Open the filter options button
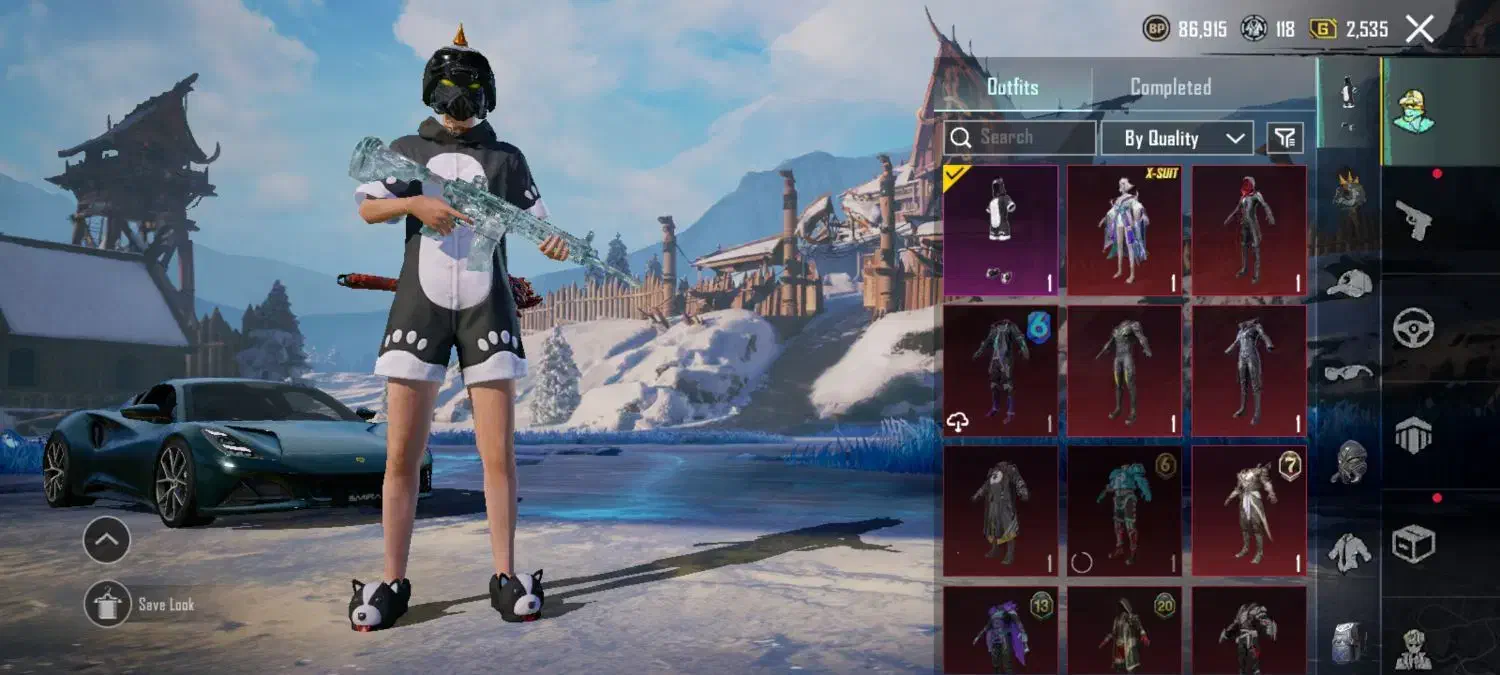 [1285, 138]
